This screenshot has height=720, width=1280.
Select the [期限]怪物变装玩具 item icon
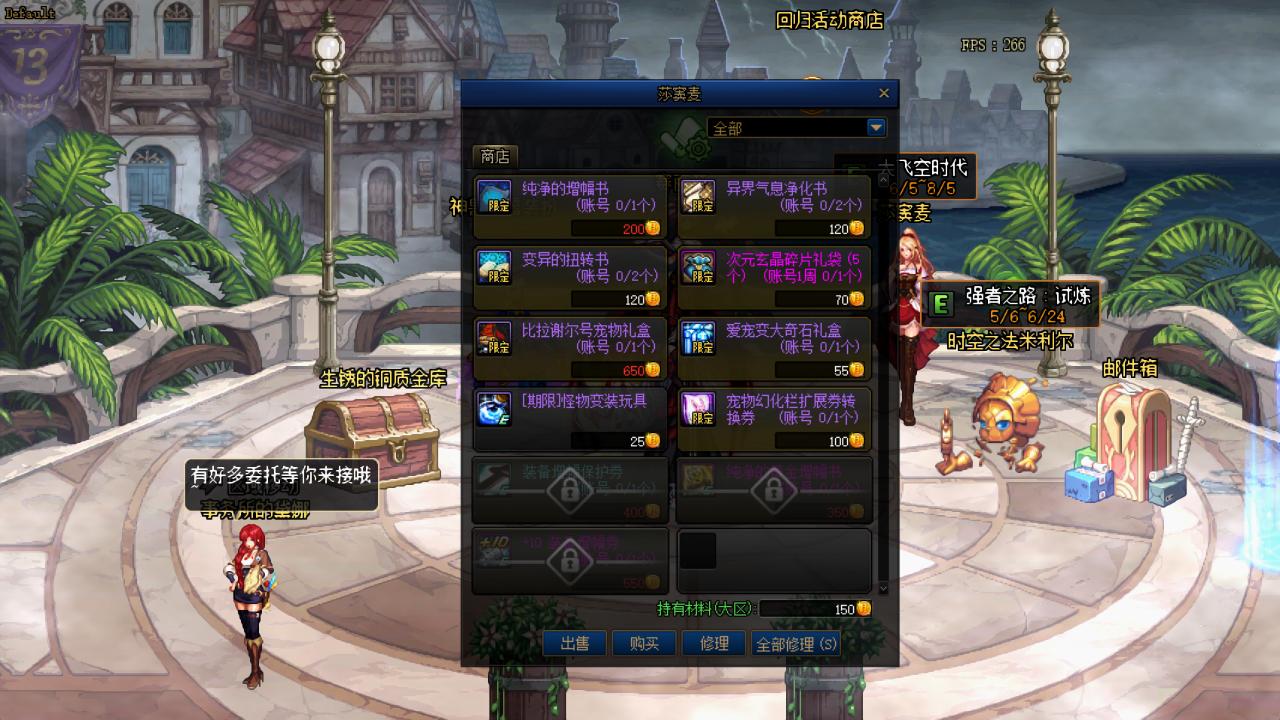(x=494, y=412)
